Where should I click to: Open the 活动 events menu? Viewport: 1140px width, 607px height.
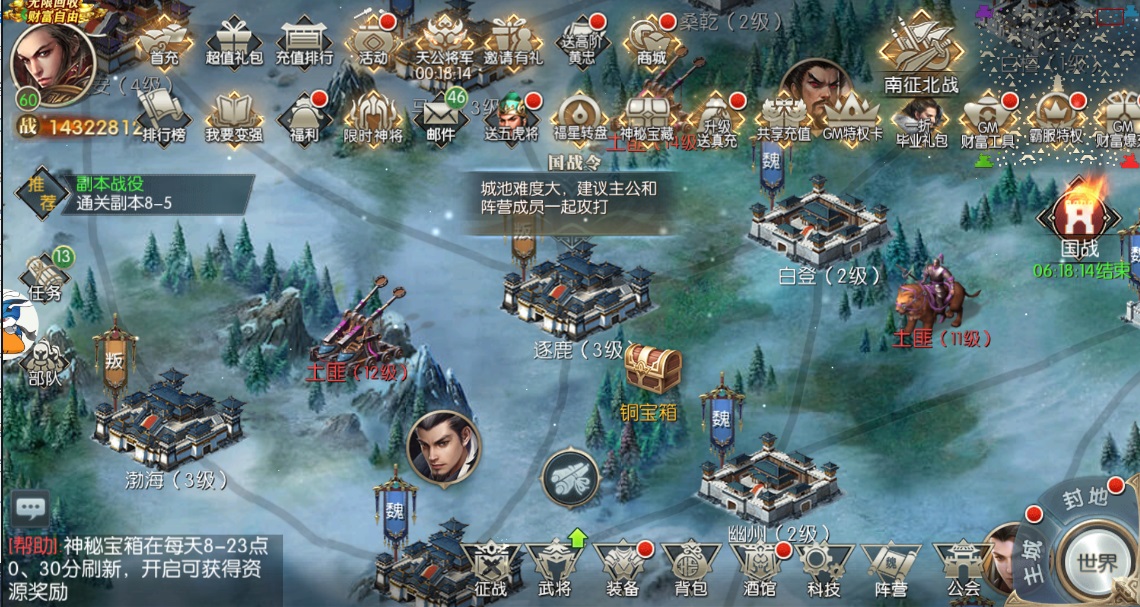[x=373, y=41]
